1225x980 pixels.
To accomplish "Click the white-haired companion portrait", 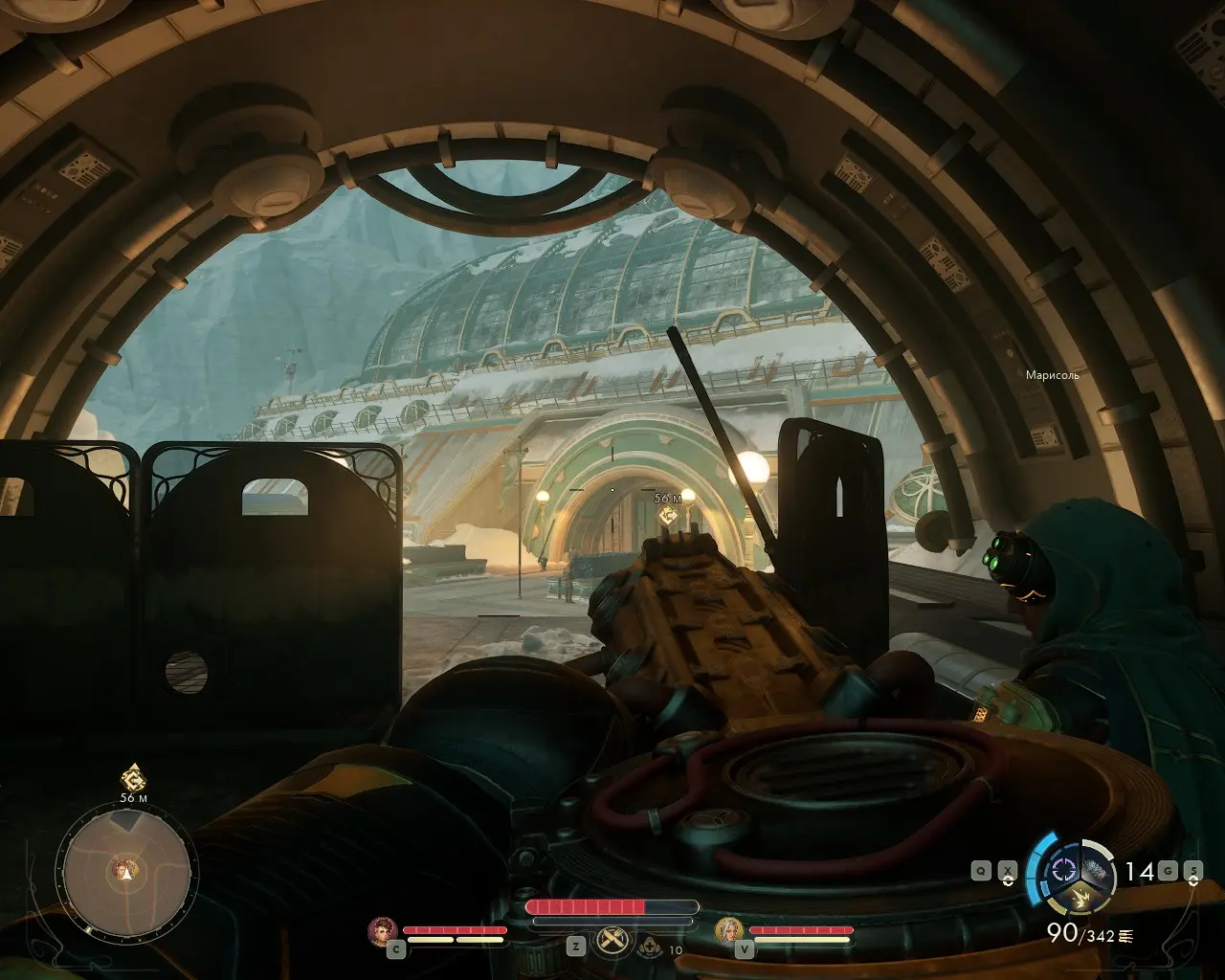I will pyautogui.click(x=729, y=930).
